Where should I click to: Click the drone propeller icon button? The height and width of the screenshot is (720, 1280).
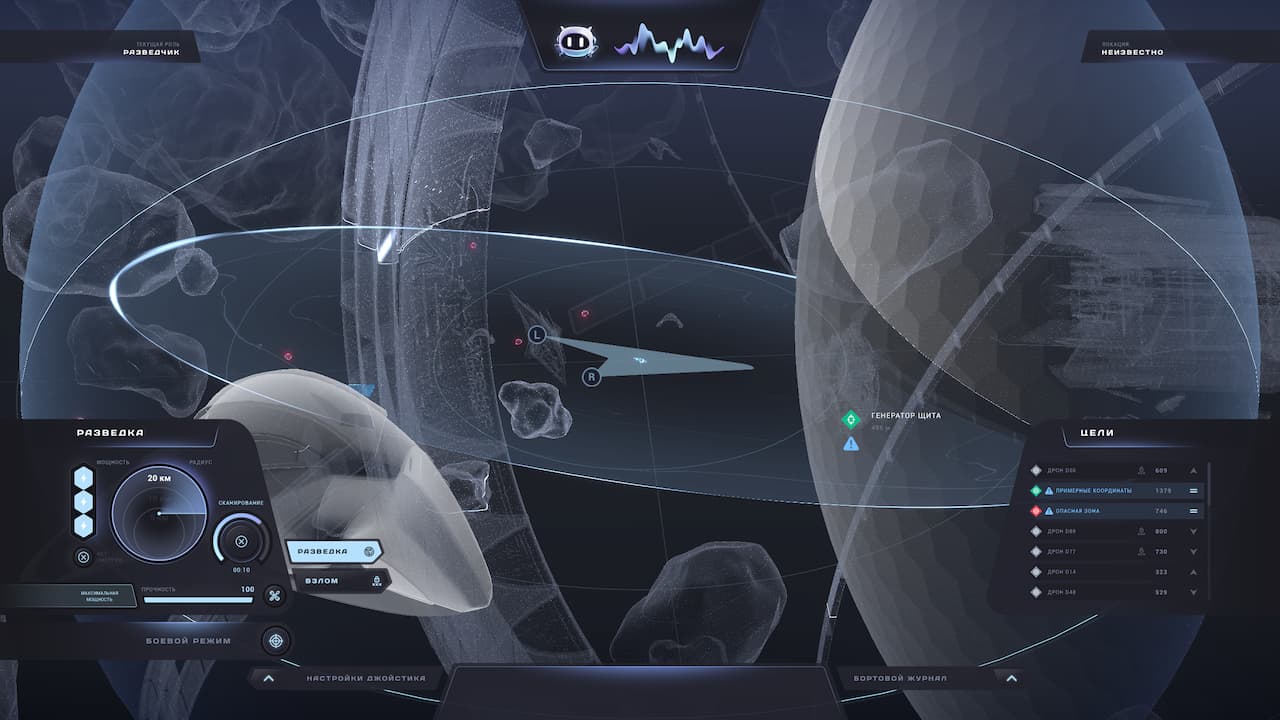274,596
